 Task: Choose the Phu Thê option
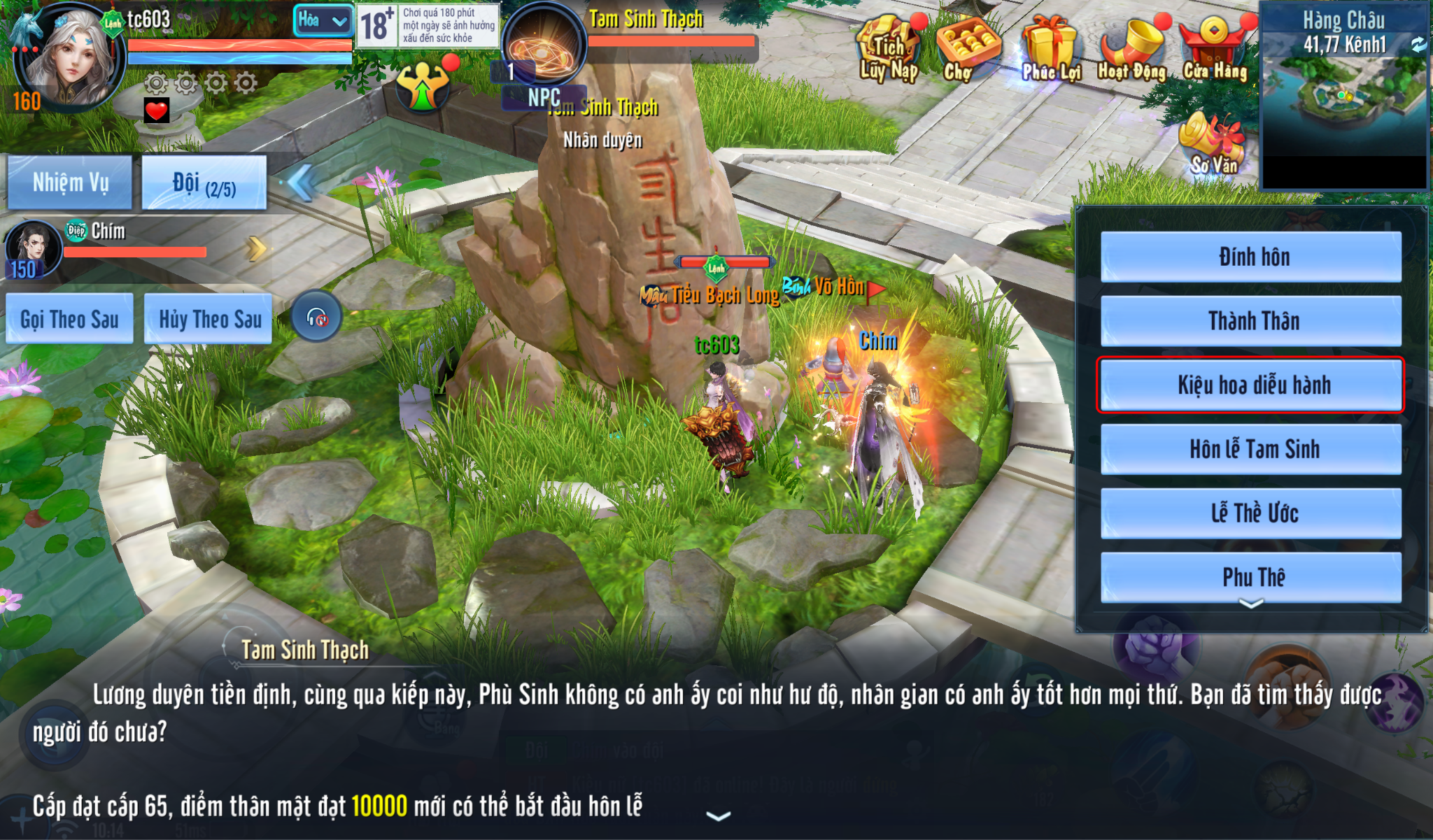1251,577
